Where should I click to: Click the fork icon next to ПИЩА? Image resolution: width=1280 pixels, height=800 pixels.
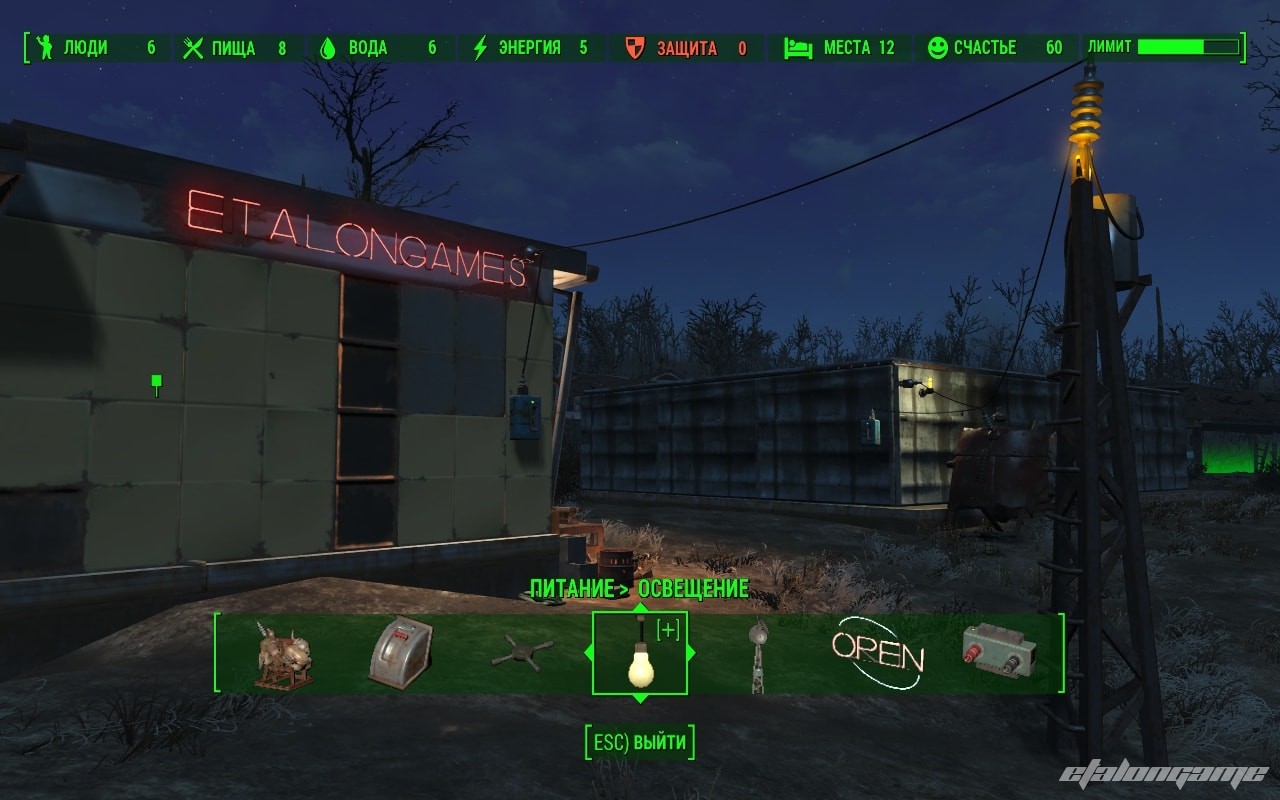pyautogui.click(x=192, y=46)
